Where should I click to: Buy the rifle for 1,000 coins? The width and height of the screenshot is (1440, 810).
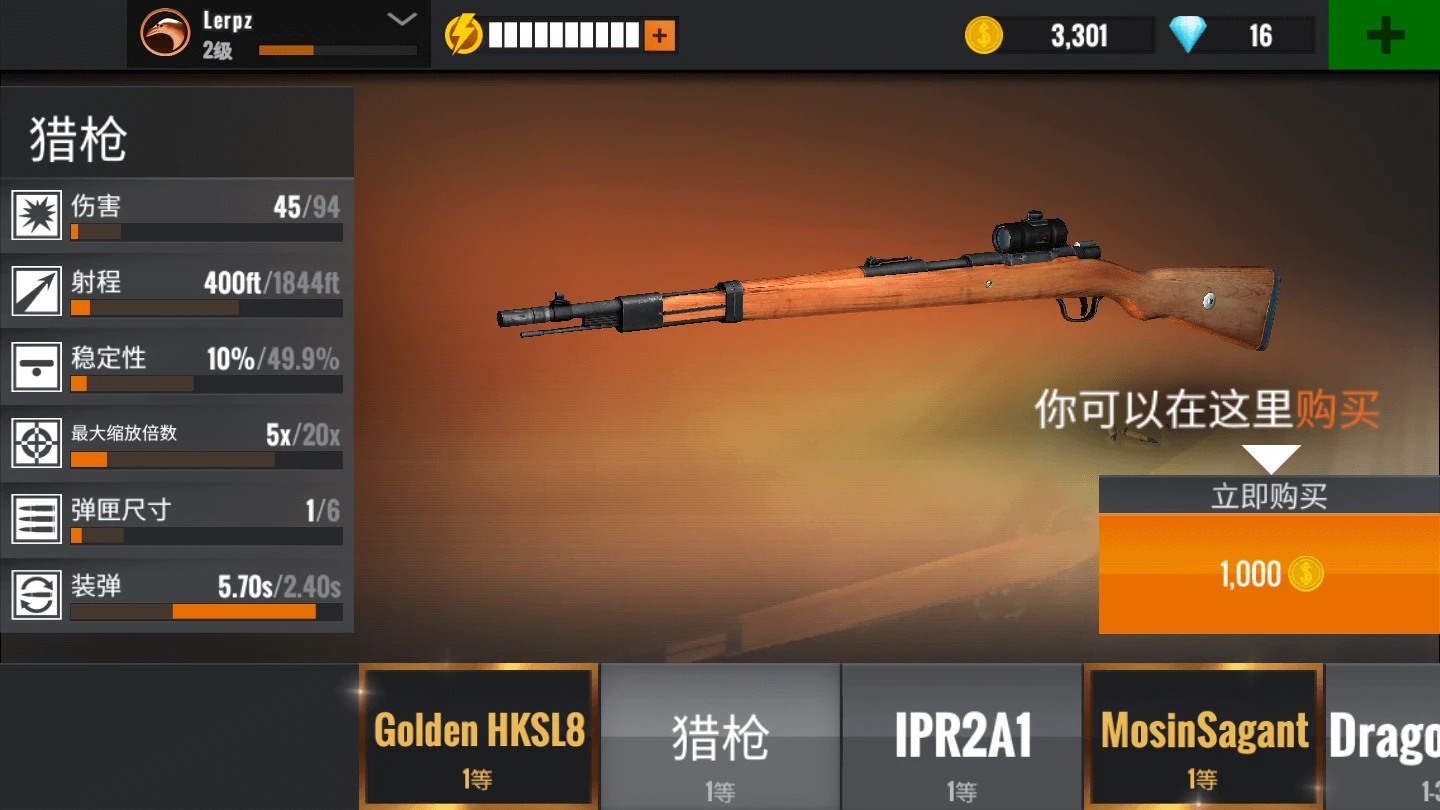[x=1268, y=573]
